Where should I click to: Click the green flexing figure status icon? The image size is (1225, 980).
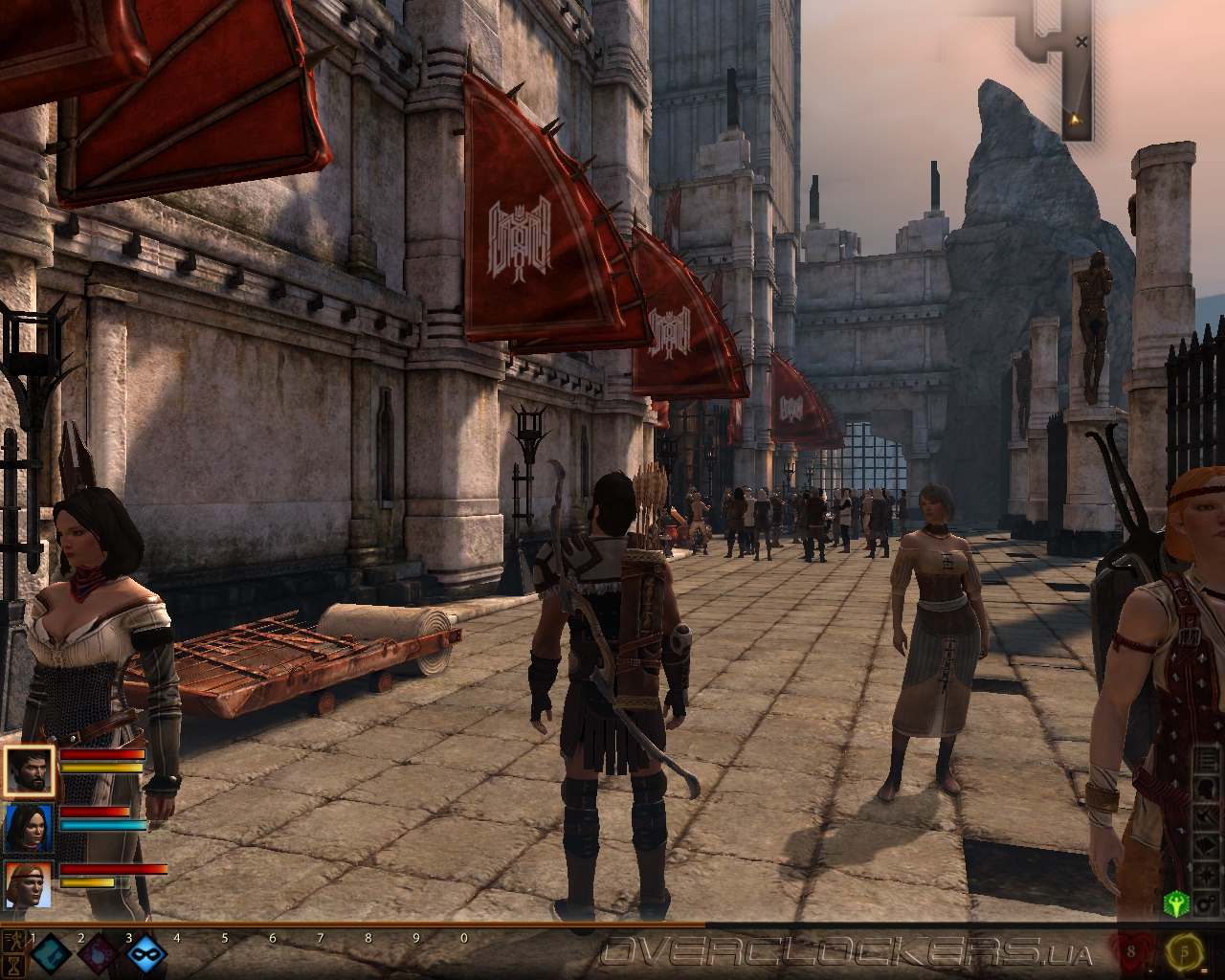click(x=1176, y=902)
